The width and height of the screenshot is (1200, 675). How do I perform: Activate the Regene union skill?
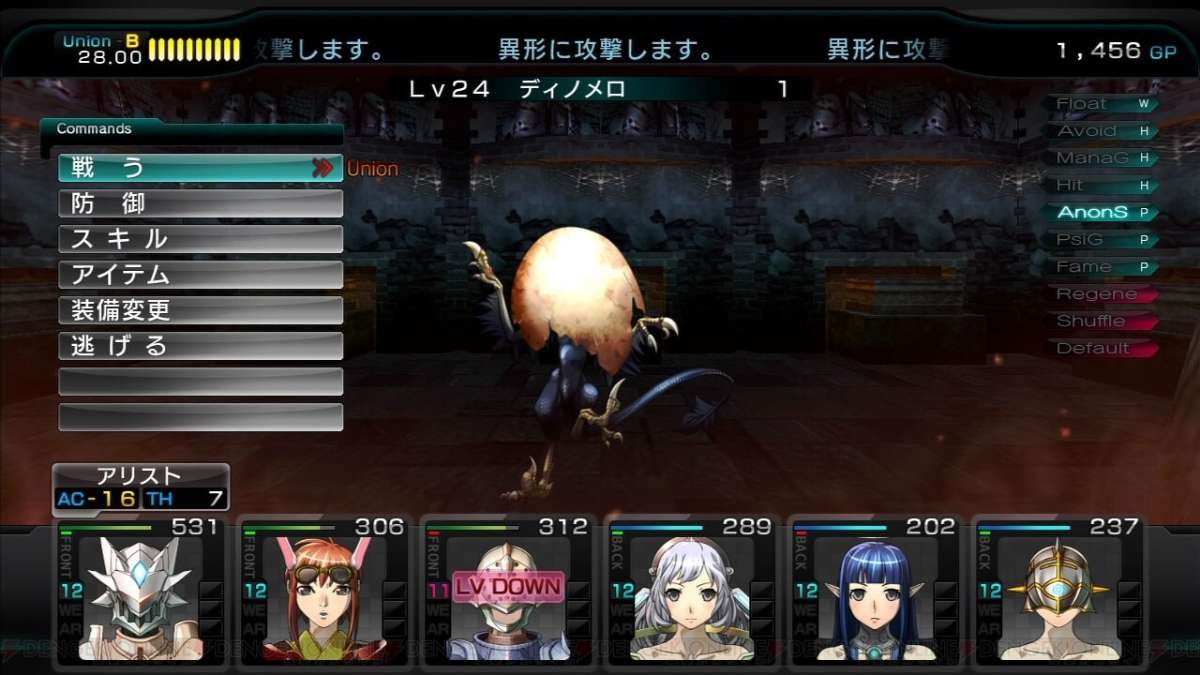(x=1100, y=294)
